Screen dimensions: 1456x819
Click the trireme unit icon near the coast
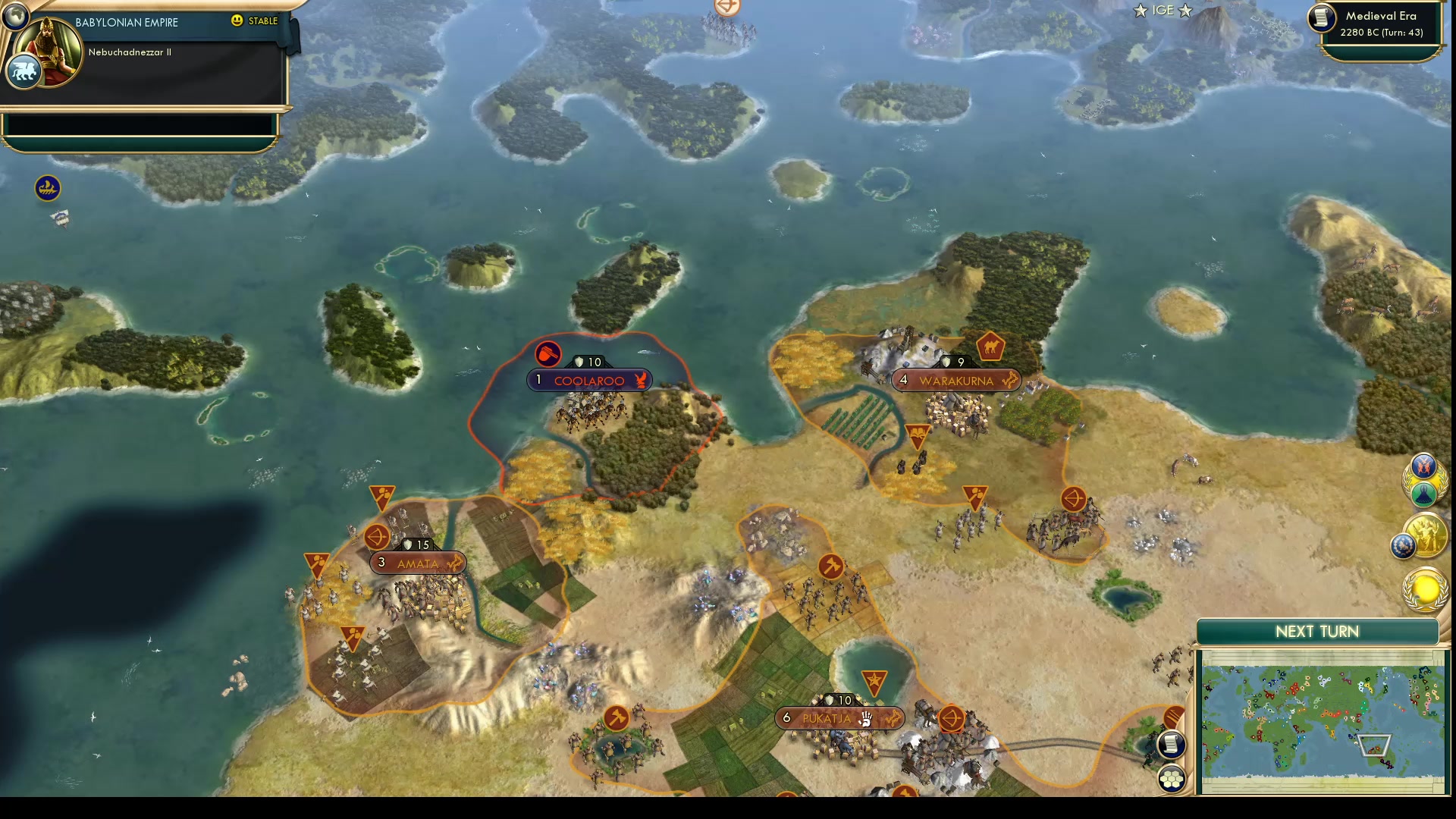pos(48,187)
